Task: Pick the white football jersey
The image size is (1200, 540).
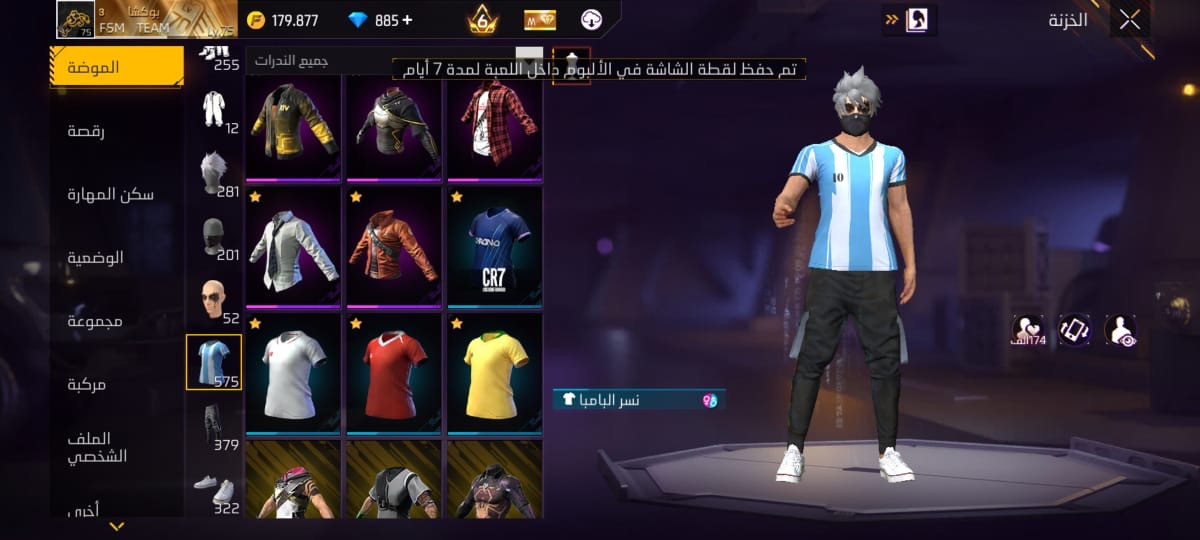Action: [x=293, y=373]
